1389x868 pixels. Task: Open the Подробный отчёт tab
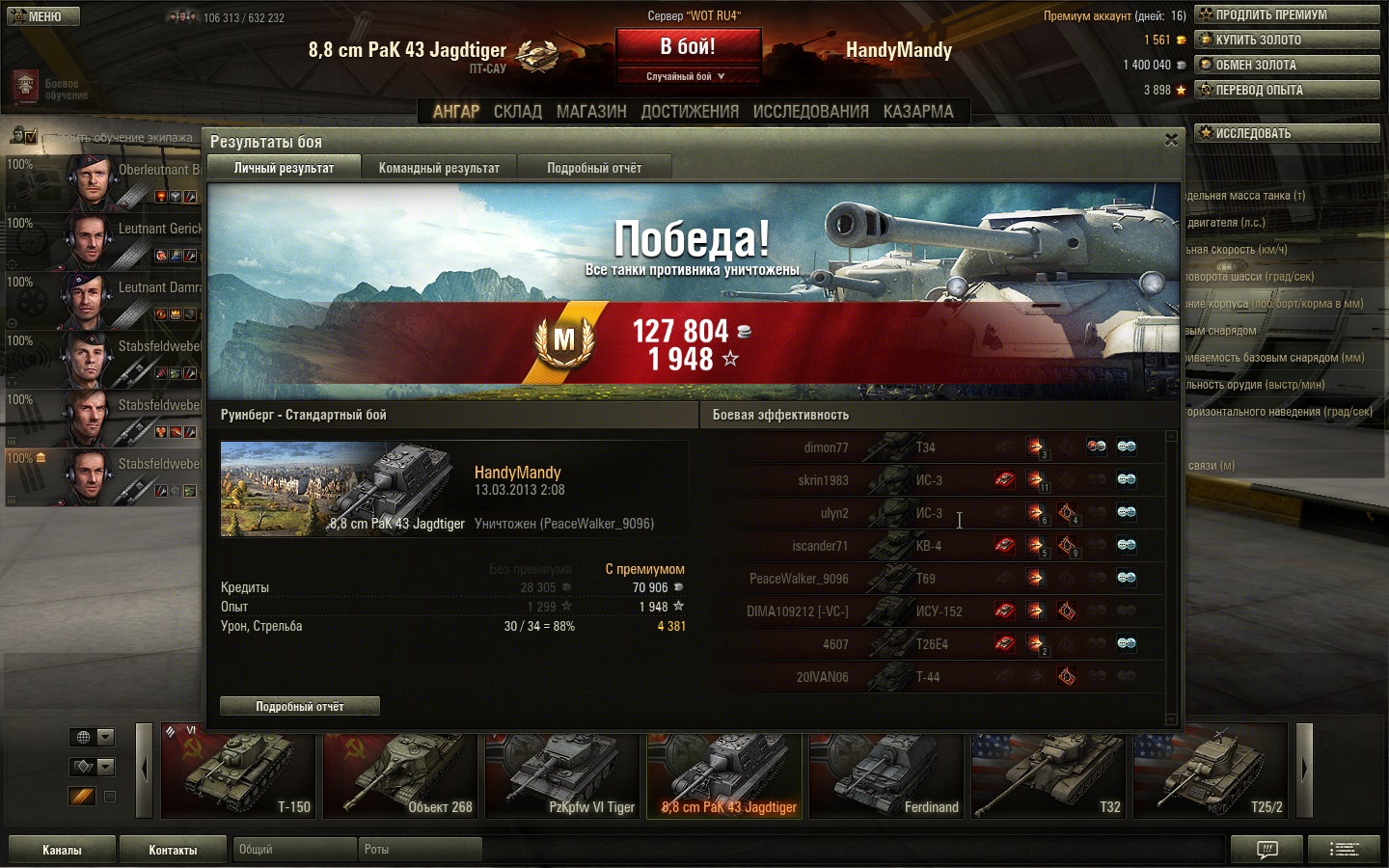[594, 168]
